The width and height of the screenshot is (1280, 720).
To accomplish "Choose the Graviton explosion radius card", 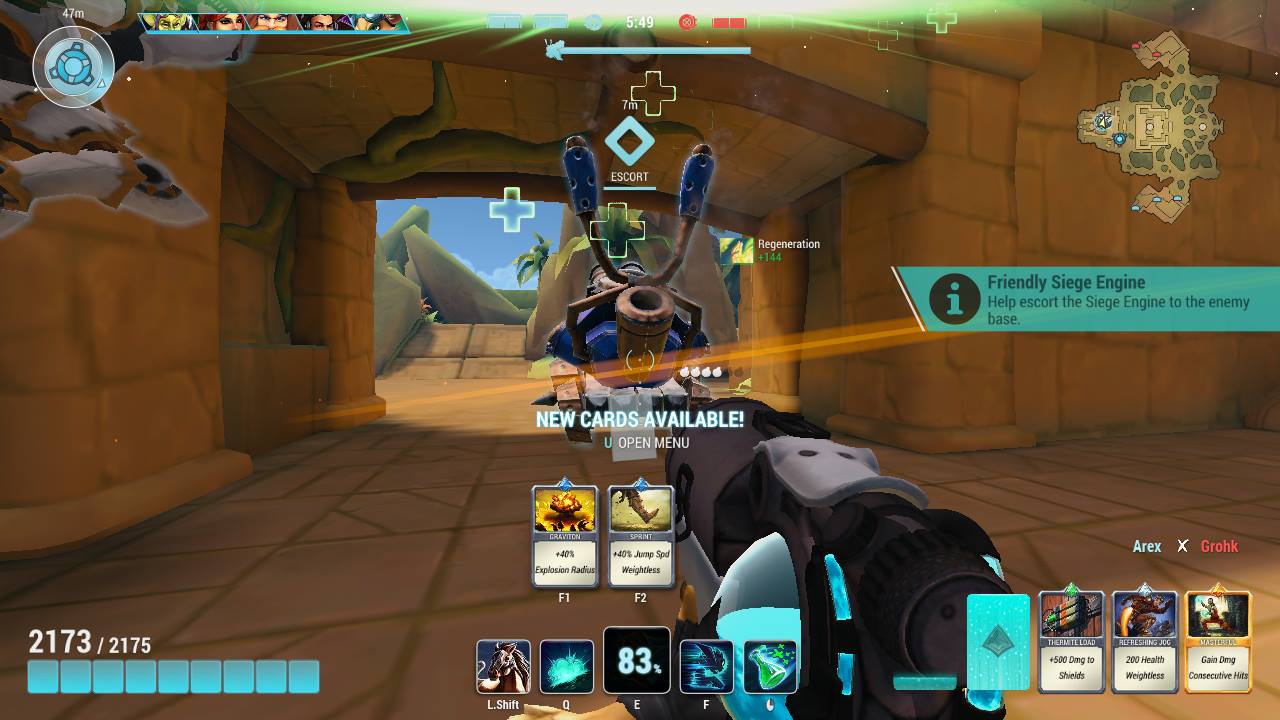I will [x=565, y=536].
